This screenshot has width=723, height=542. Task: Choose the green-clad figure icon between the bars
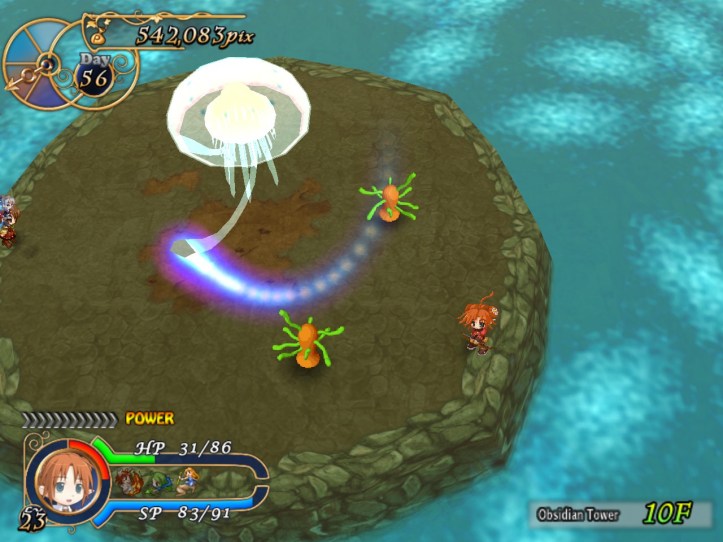click(x=159, y=482)
